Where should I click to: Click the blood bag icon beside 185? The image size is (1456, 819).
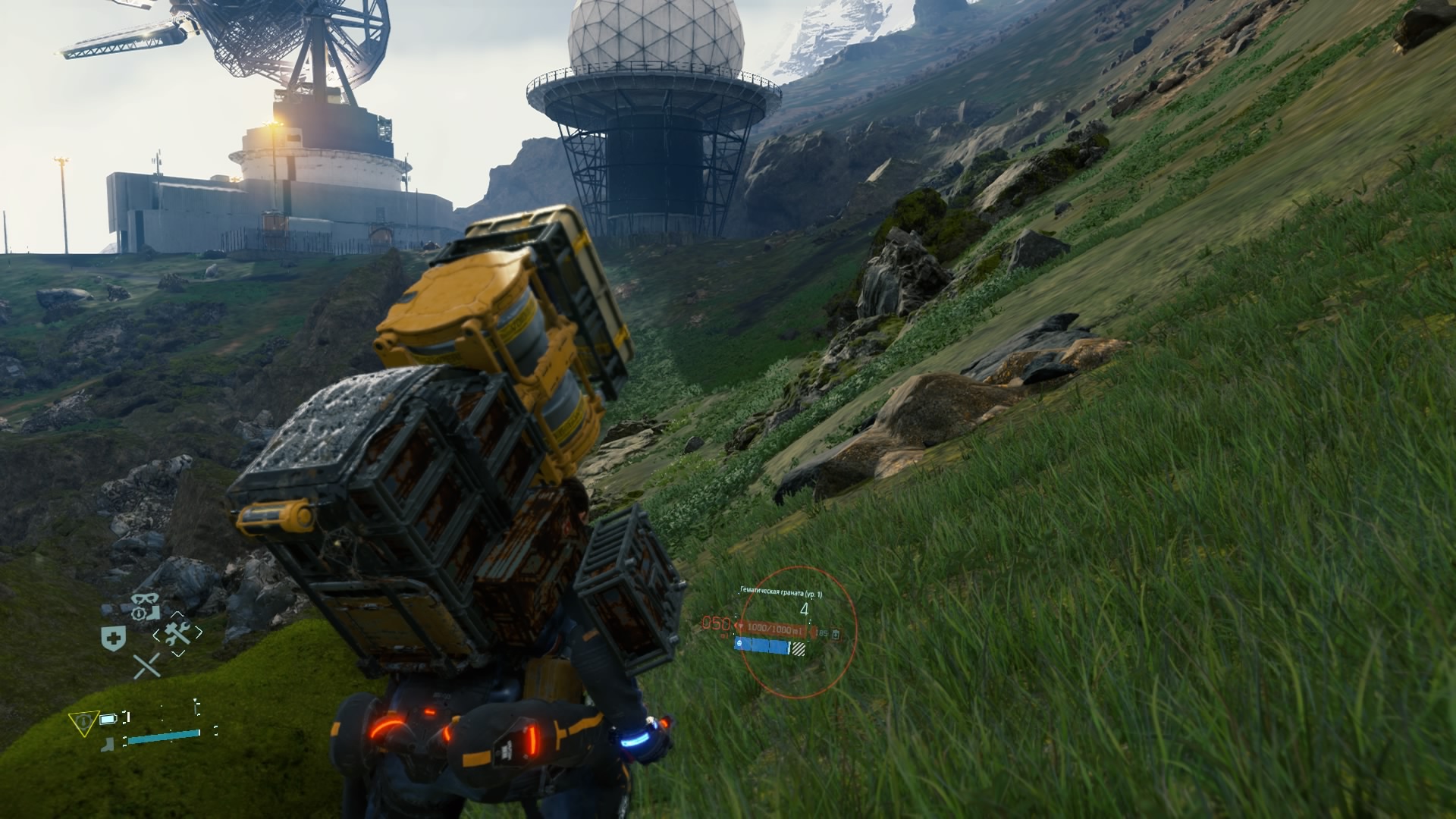pos(836,633)
